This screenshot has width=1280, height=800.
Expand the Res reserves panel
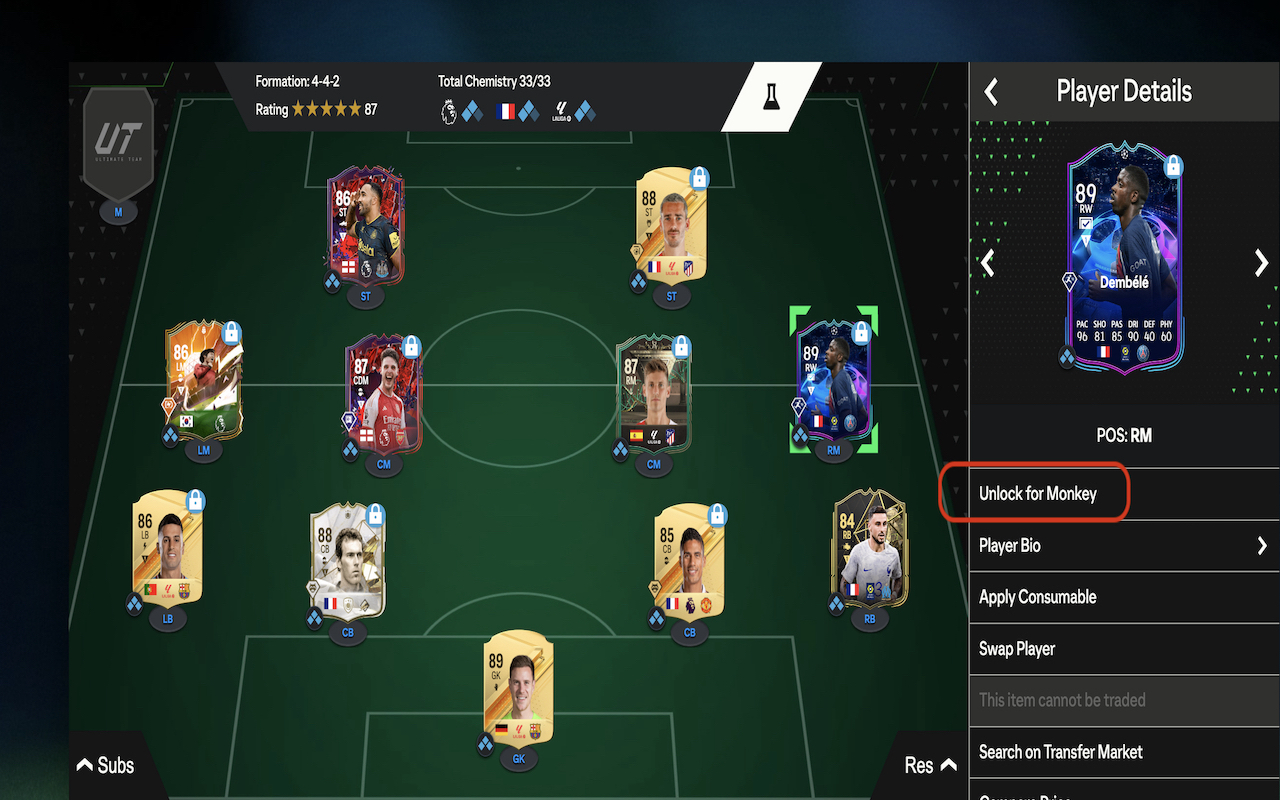929,765
